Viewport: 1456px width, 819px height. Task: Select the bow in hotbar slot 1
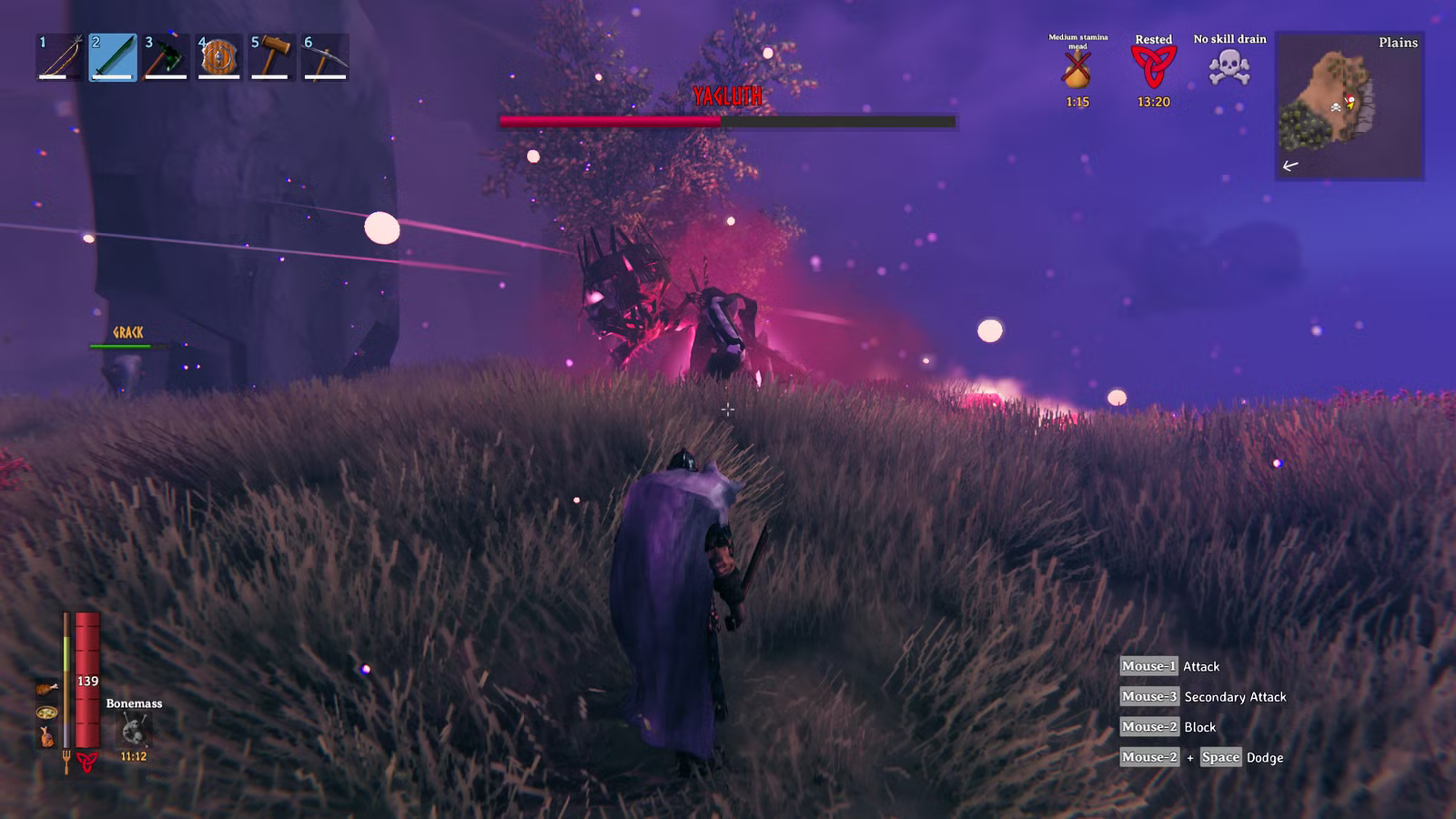tap(59, 57)
